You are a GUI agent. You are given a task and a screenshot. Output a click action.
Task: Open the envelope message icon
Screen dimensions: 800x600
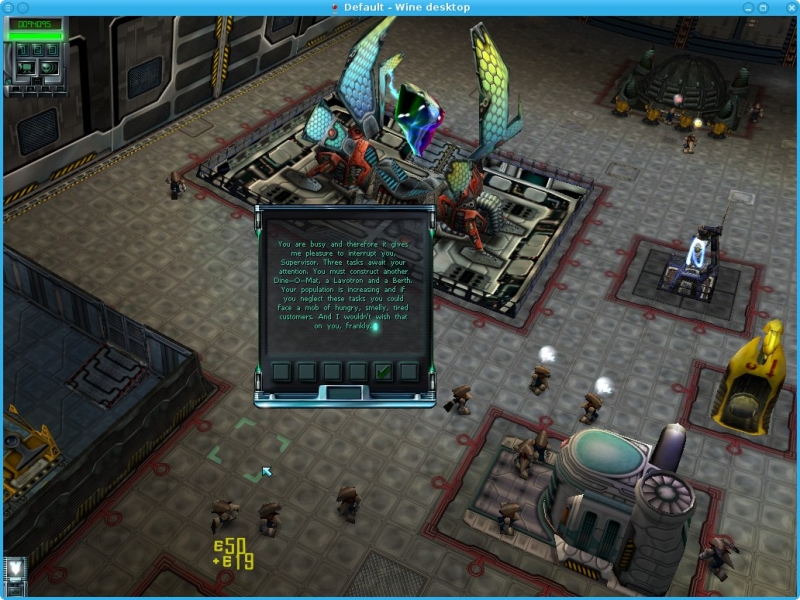tap(15, 591)
